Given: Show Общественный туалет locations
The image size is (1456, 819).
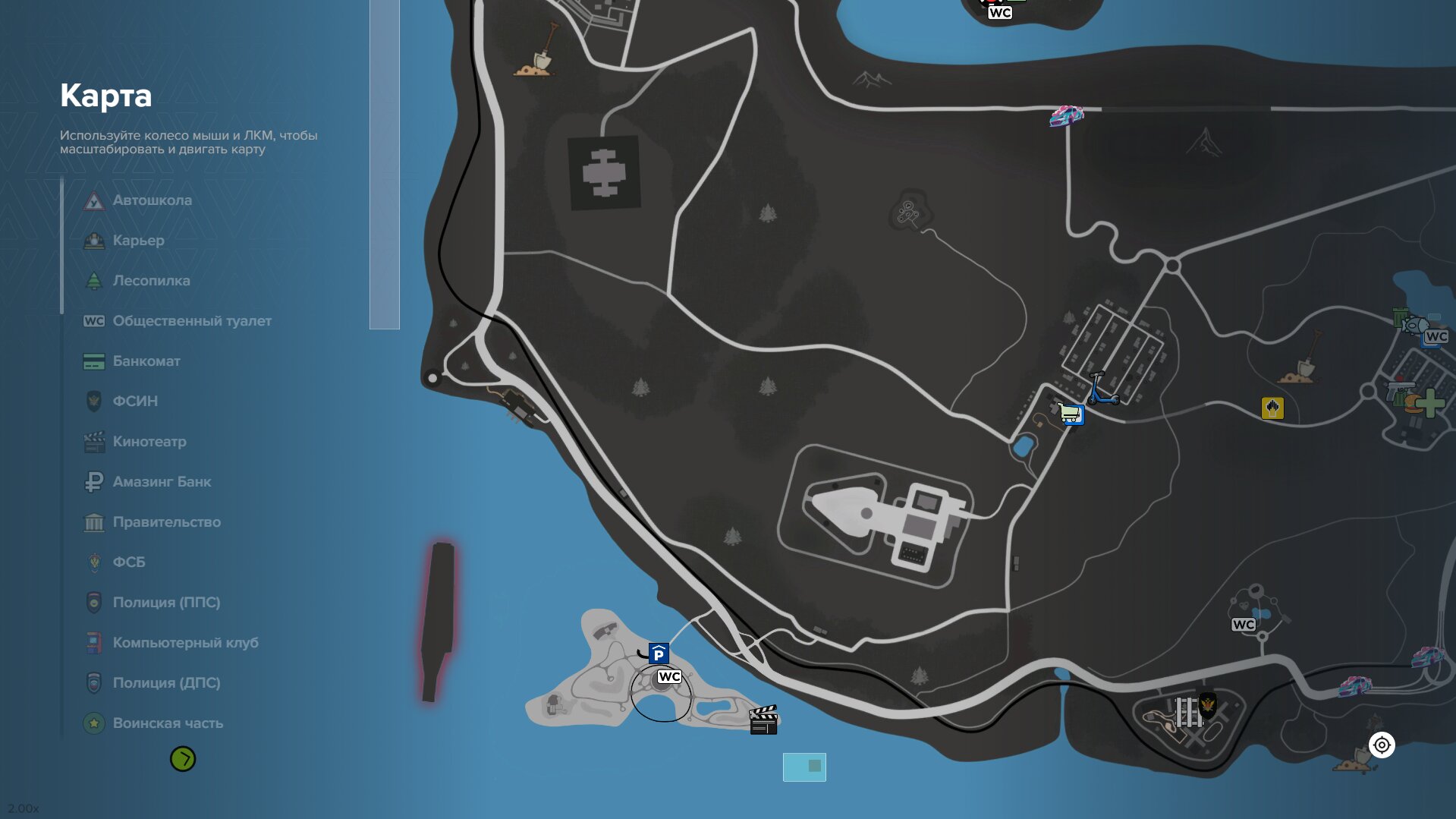Looking at the screenshot, I should click(x=191, y=321).
